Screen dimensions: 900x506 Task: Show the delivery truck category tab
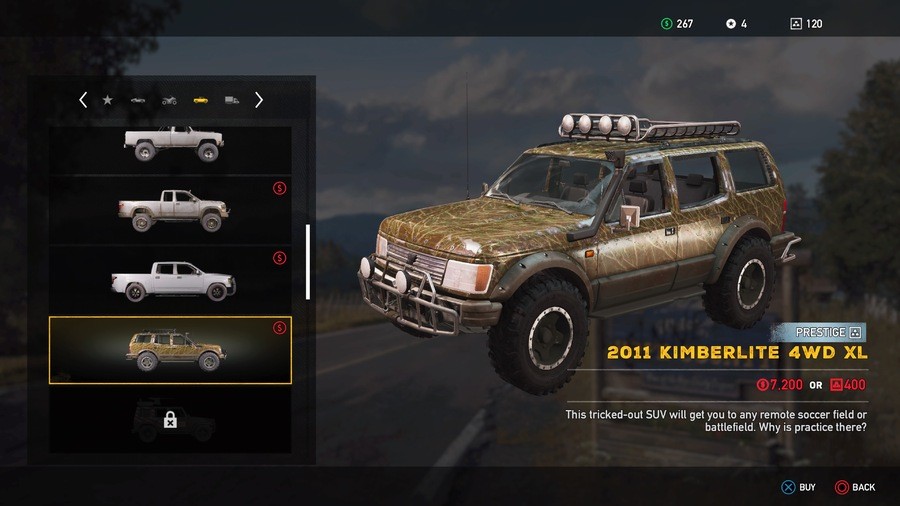tap(232, 101)
